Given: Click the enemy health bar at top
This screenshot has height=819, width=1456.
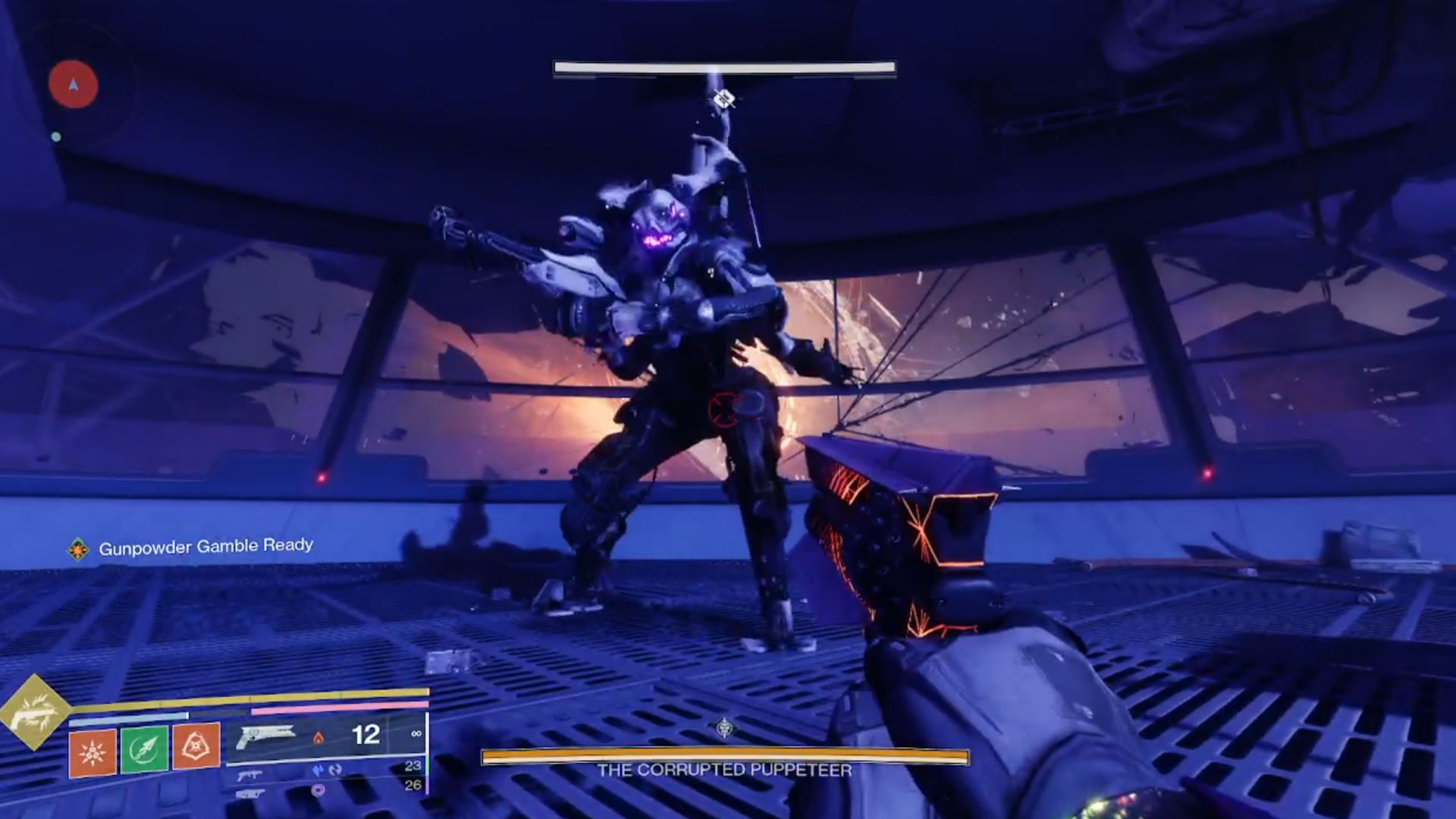Looking at the screenshot, I should tap(726, 68).
